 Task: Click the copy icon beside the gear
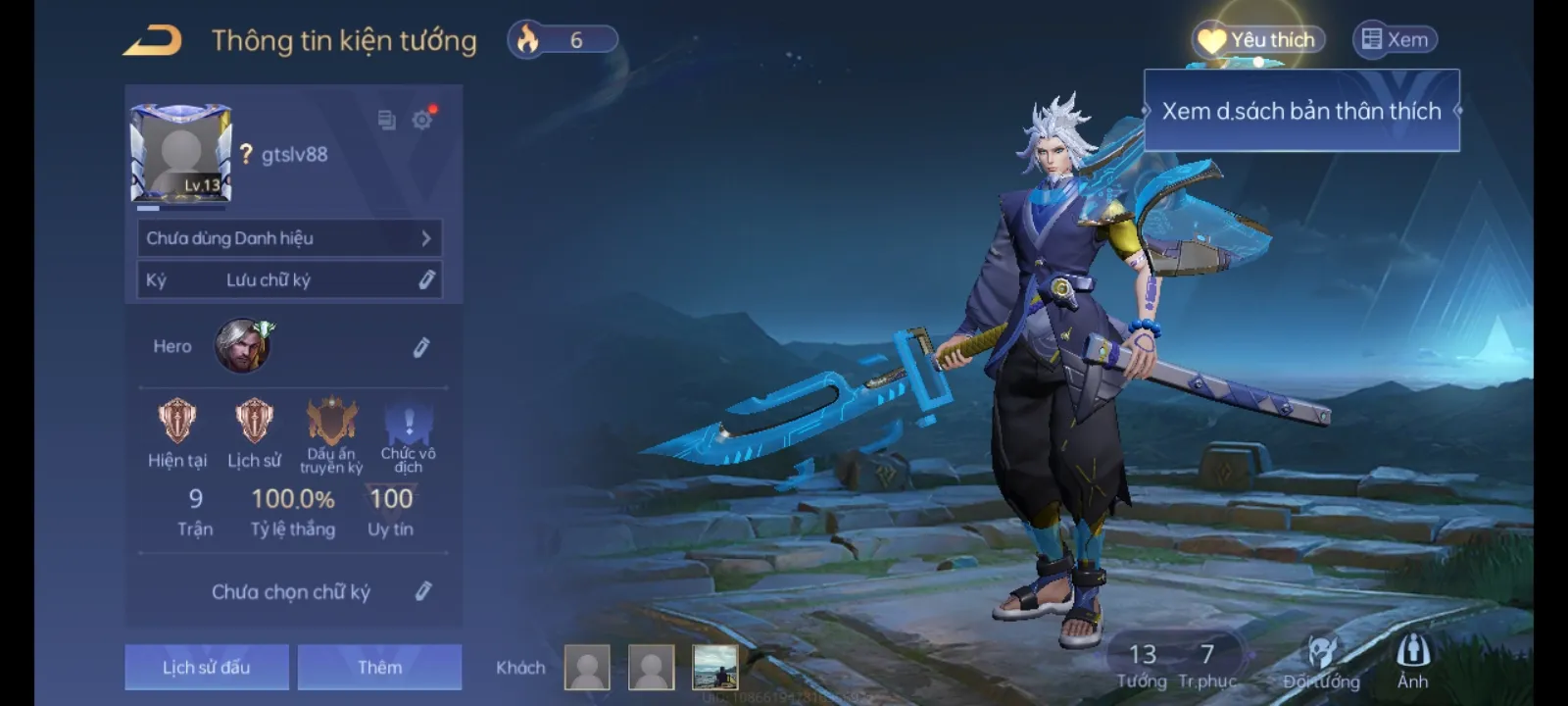pyautogui.click(x=387, y=120)
